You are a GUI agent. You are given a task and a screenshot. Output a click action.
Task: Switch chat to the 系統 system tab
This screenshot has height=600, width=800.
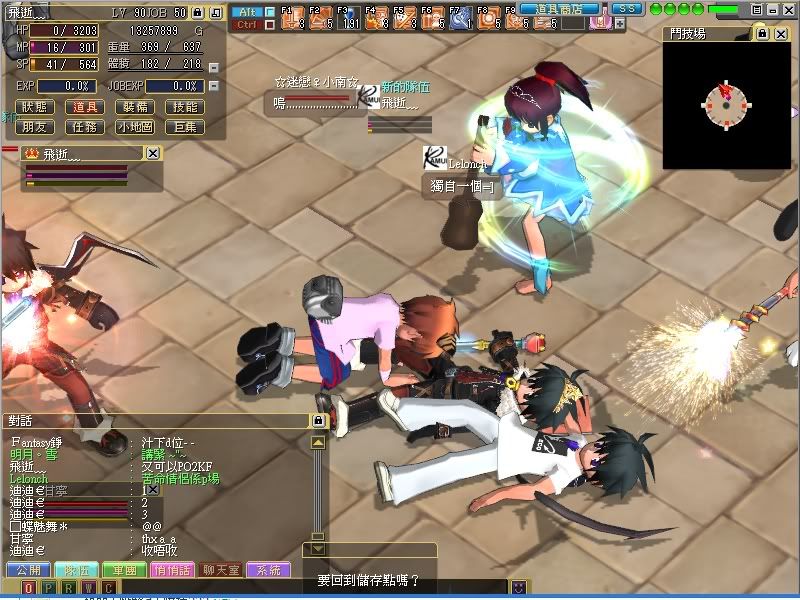tap(268, 570)
